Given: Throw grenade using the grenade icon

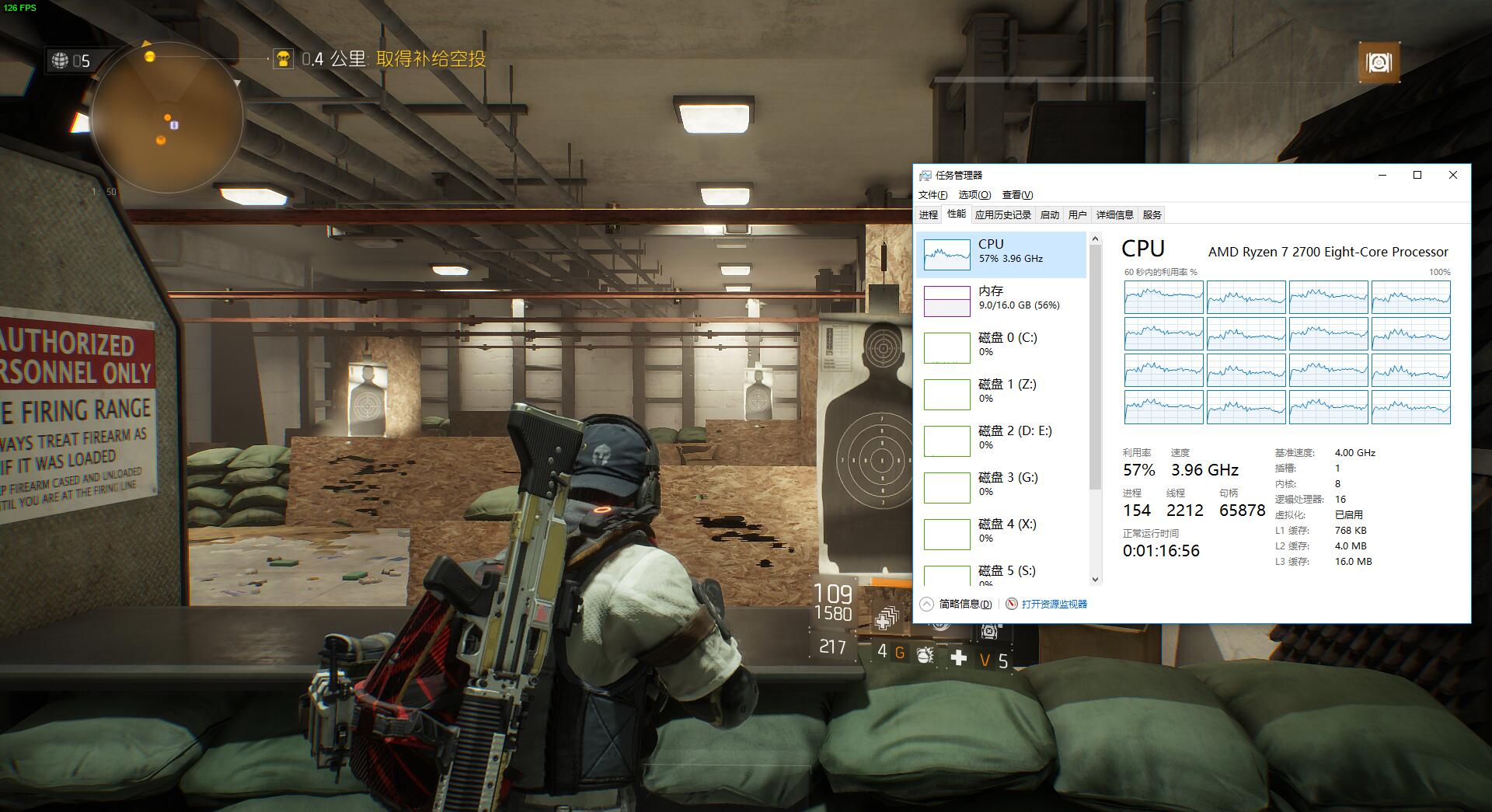Looking at the screenshot, I should pyautogui.click(x=925, y=655).
